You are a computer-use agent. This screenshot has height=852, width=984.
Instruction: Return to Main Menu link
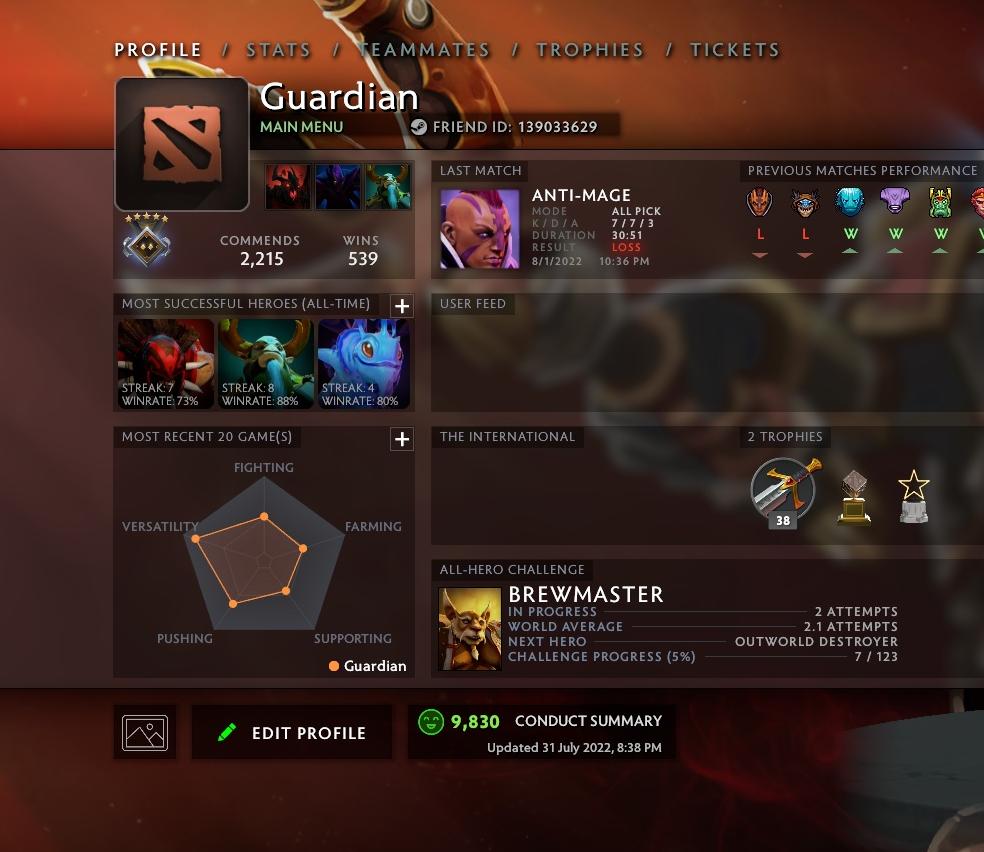pyautogui.click(x=301, y=127)
